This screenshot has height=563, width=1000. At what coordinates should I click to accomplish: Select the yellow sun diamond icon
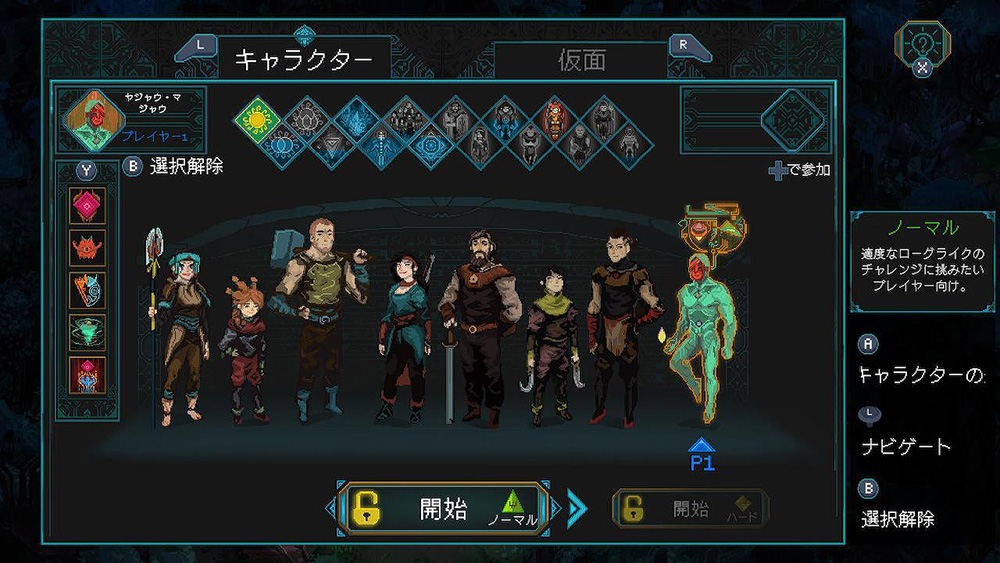tap(256, 119)
